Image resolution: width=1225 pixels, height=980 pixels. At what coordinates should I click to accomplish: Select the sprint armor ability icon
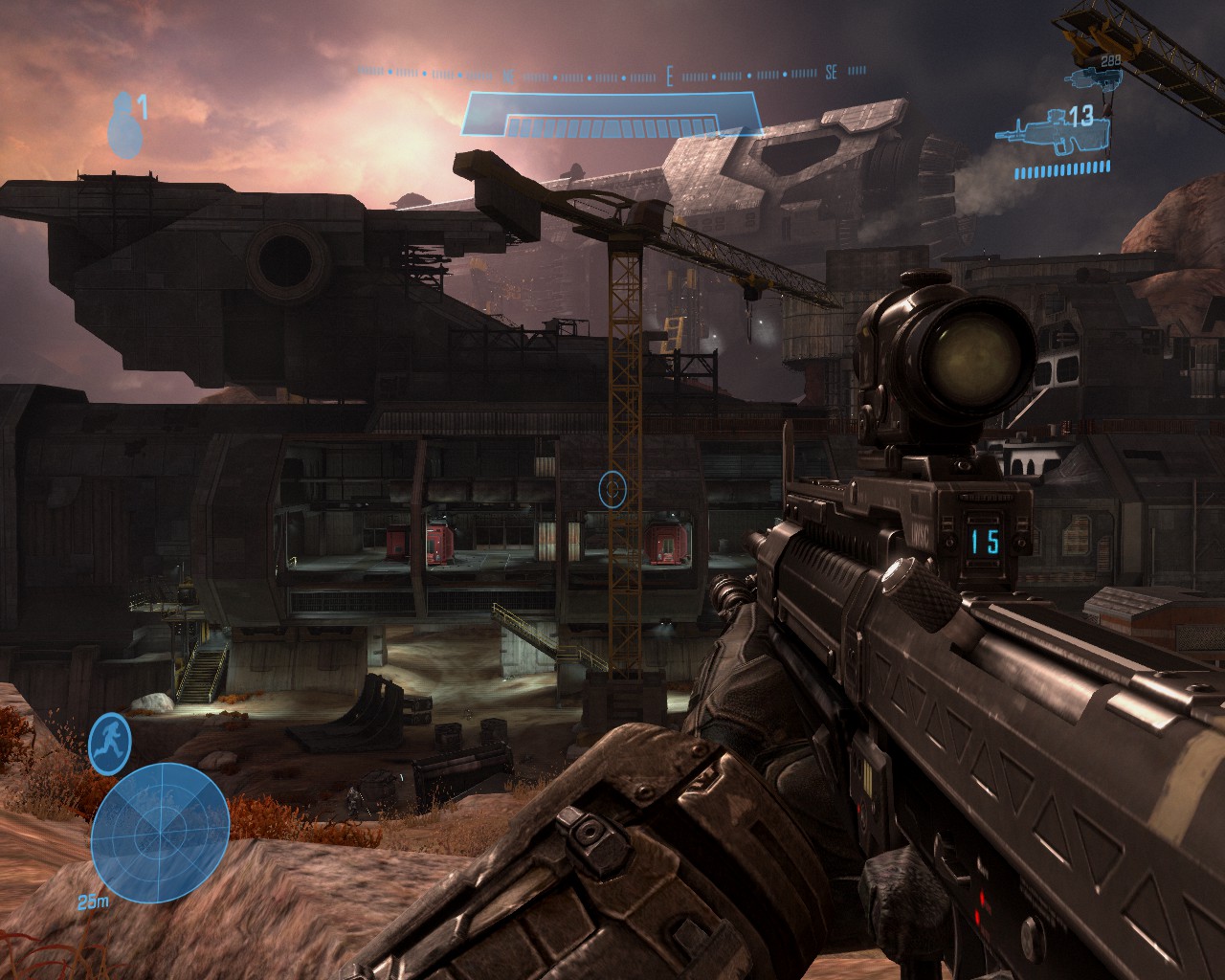click(110, 746)
